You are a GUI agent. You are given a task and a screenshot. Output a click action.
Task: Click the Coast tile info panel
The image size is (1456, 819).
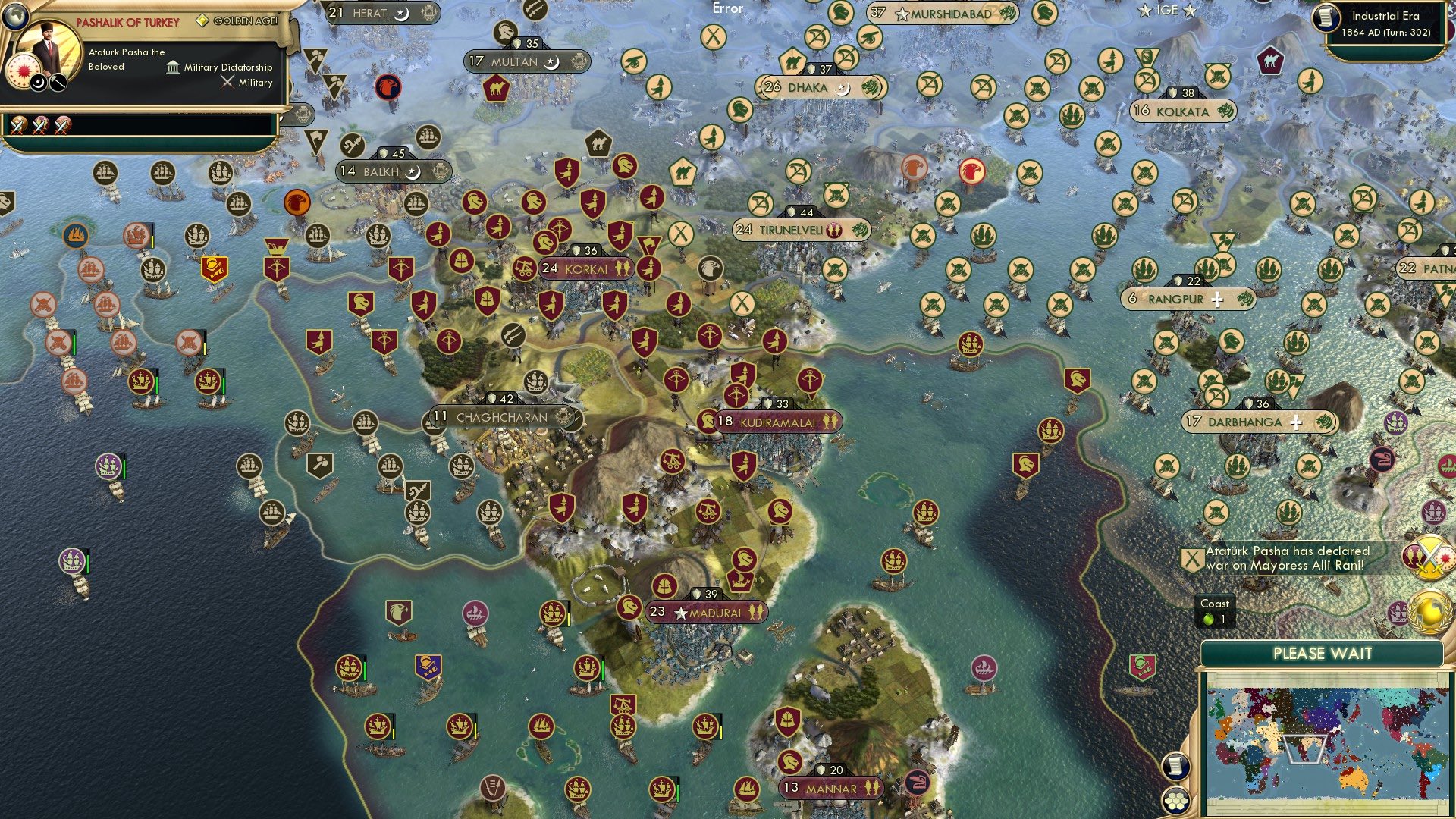click(x=1214, y=611)
